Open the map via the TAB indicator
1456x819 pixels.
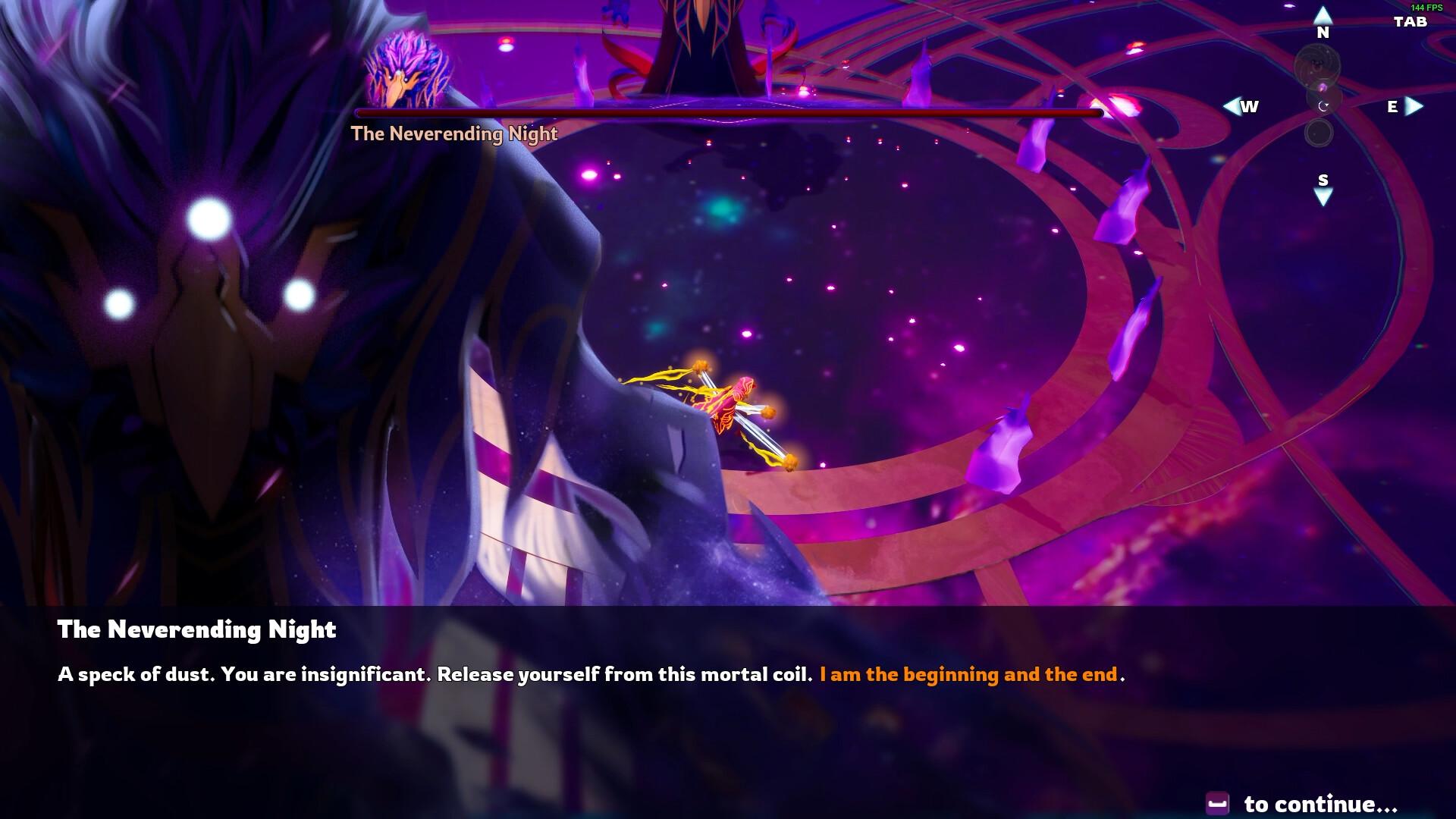[1411, 22]
